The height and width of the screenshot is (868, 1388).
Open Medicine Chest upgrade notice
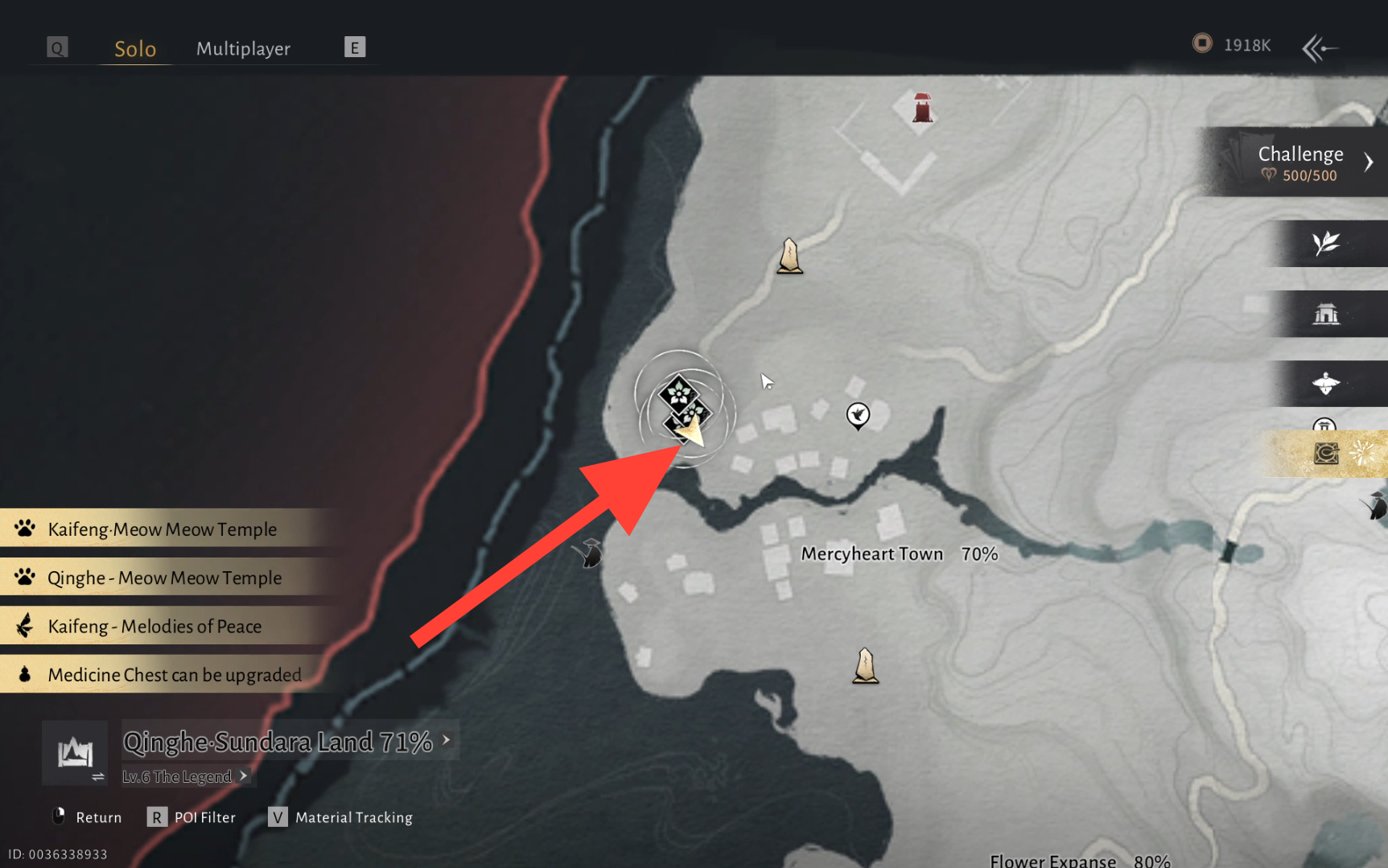(x=174, y=674)
